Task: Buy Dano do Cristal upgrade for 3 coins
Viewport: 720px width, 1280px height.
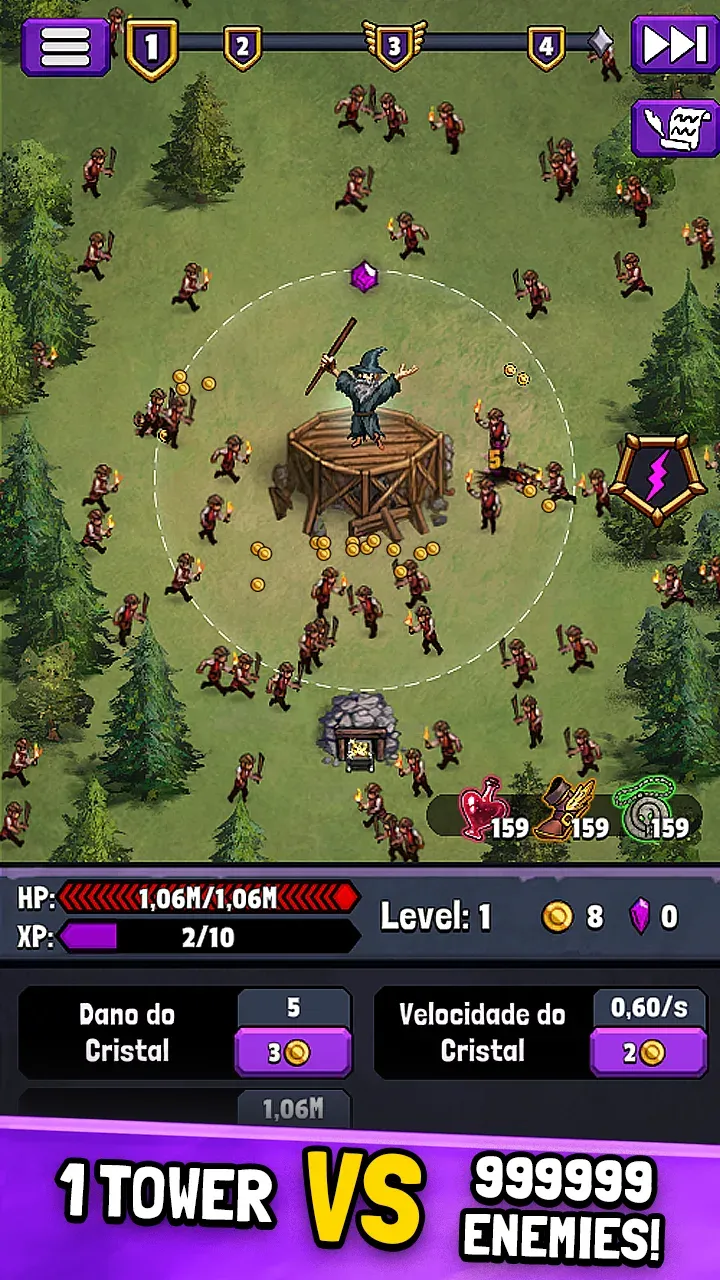Action: 293,1052
